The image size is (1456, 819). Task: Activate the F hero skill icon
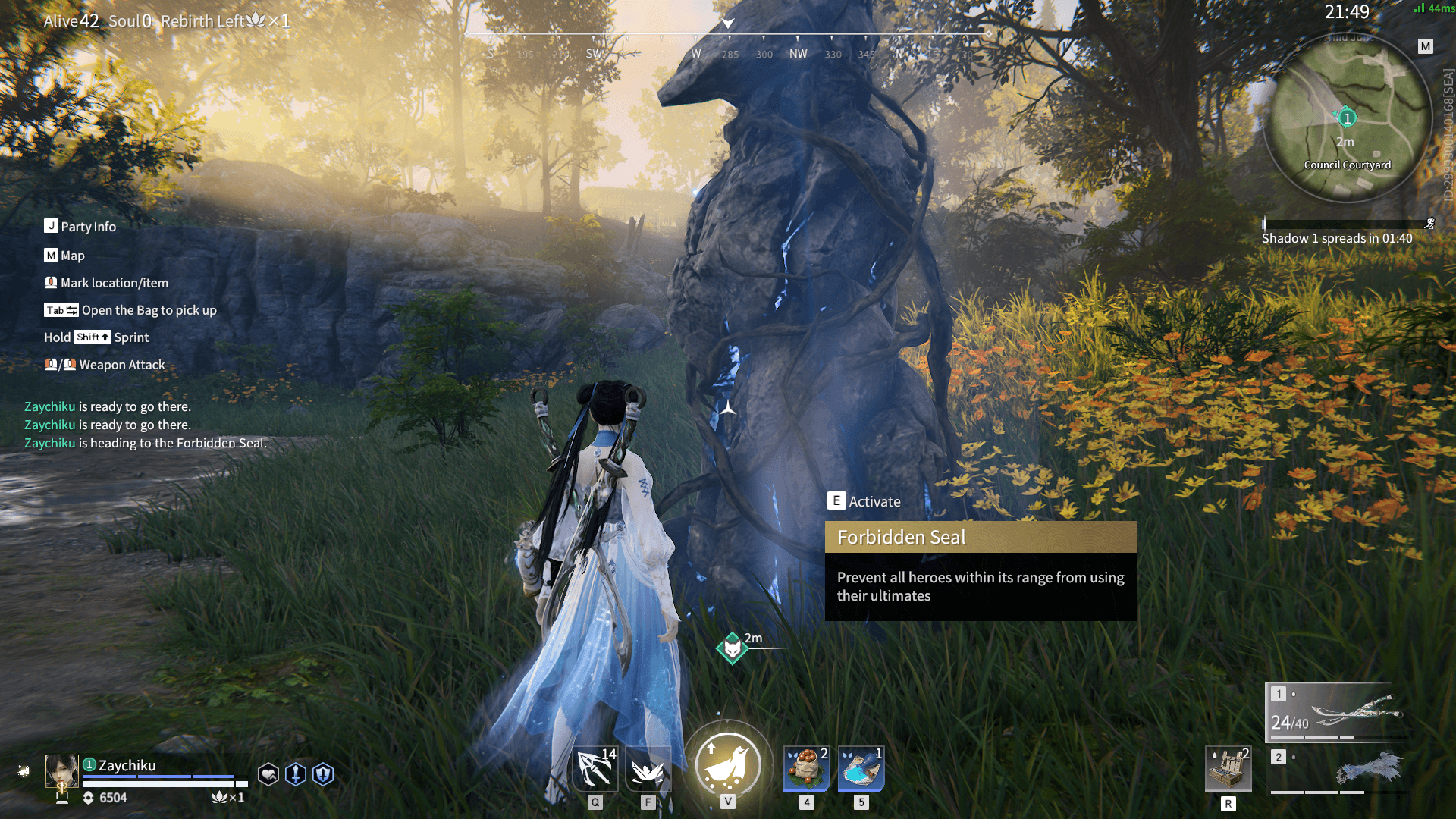(x=648, y=770)
